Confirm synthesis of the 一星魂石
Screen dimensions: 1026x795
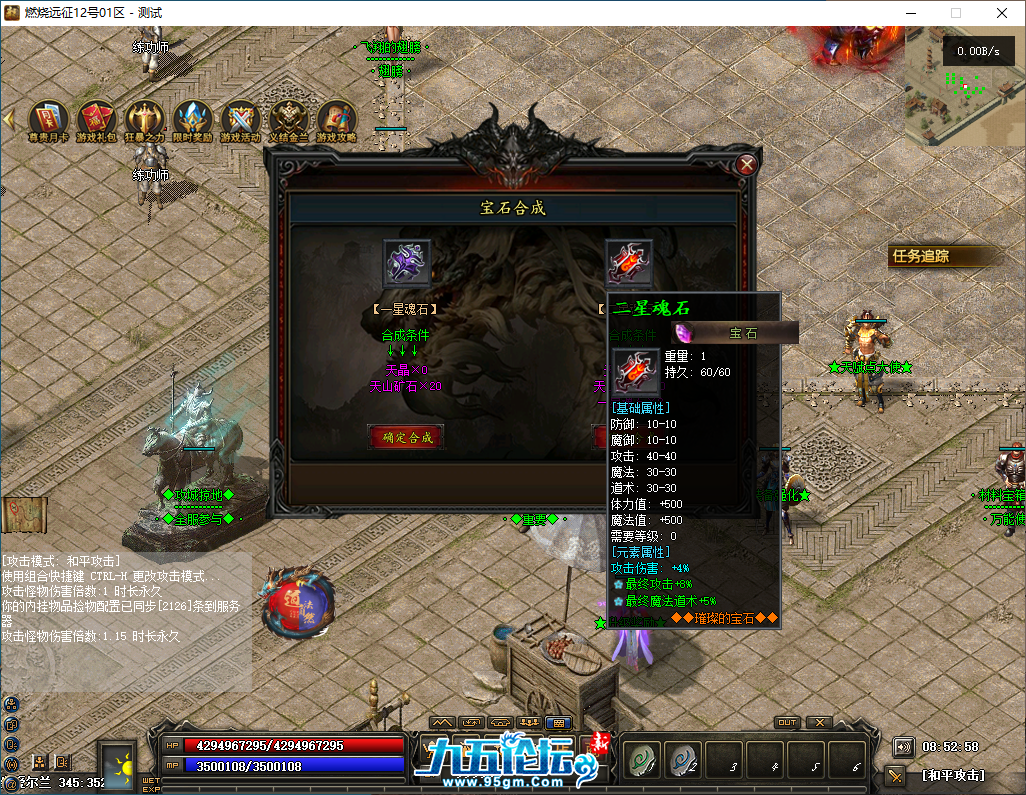406,437
